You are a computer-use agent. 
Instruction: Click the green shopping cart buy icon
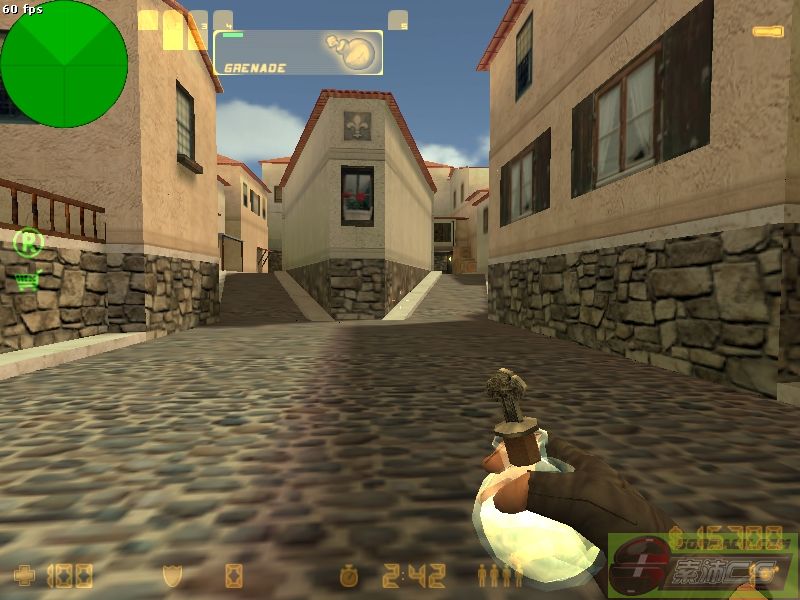point(27,281)
